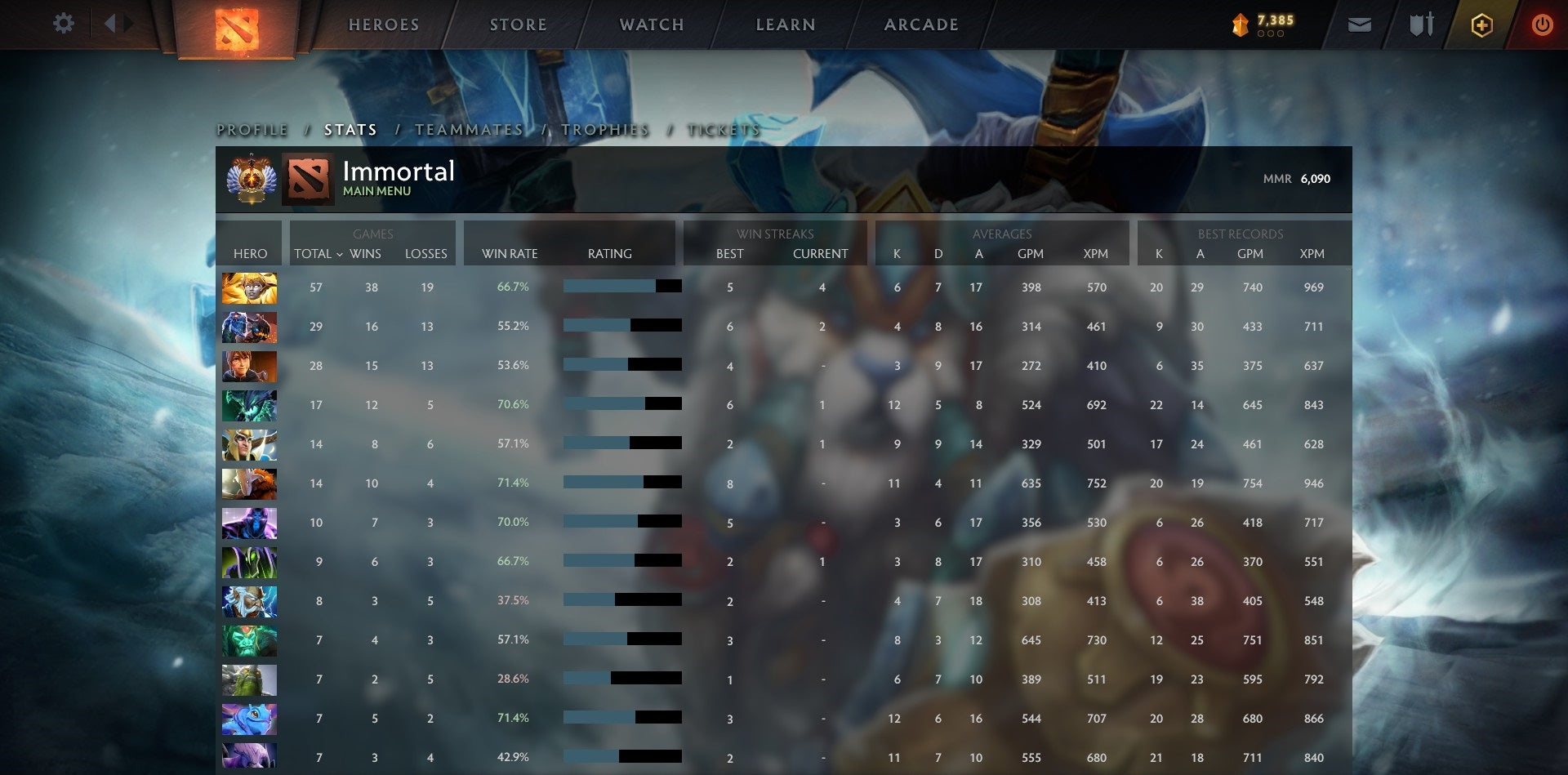Click the WATCH menu item
1568x775 pixels.
pos(650,24)
